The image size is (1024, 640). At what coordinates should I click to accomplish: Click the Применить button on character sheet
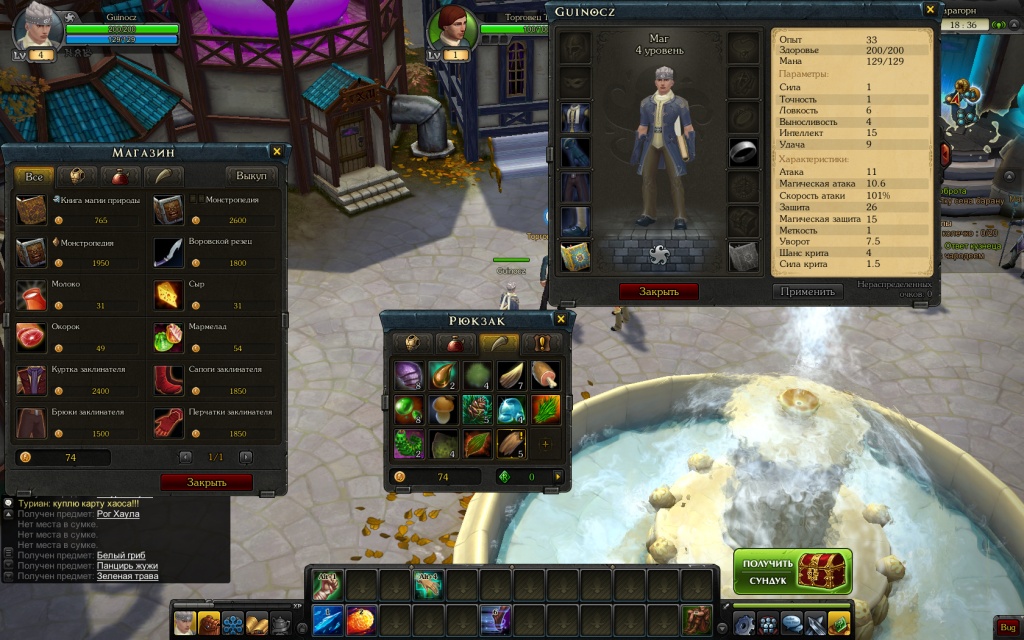[x=807, y=292]
